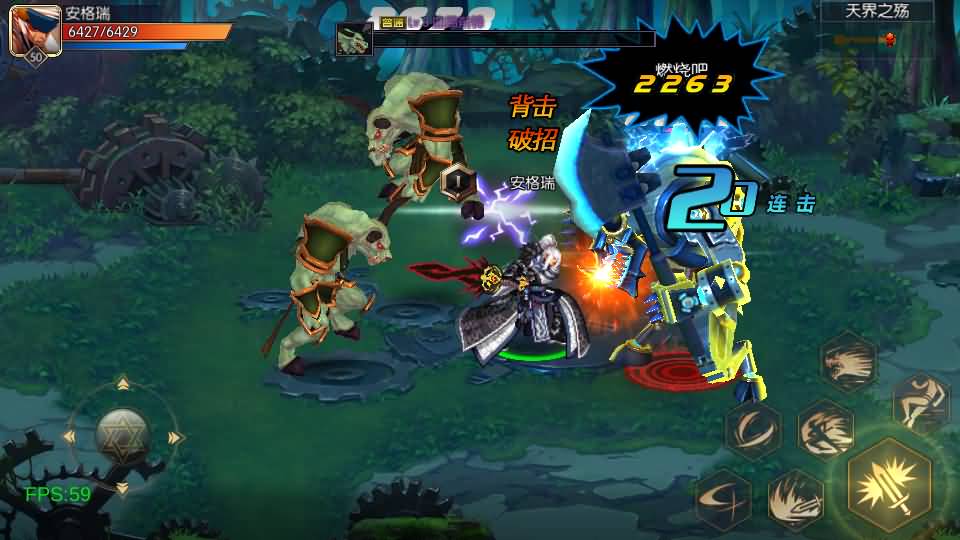Tap the joystick's left arrow
The height and width of the screenshot is (540, 960).
tap(68, 437)
